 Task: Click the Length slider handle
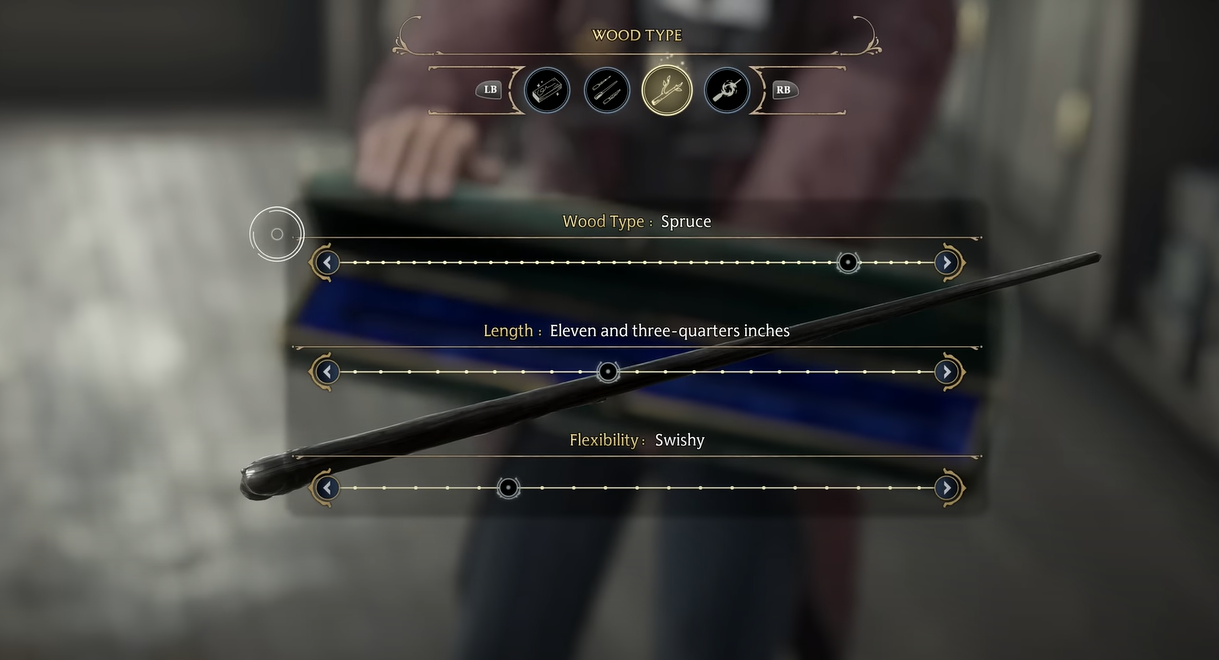click(608, 372)
